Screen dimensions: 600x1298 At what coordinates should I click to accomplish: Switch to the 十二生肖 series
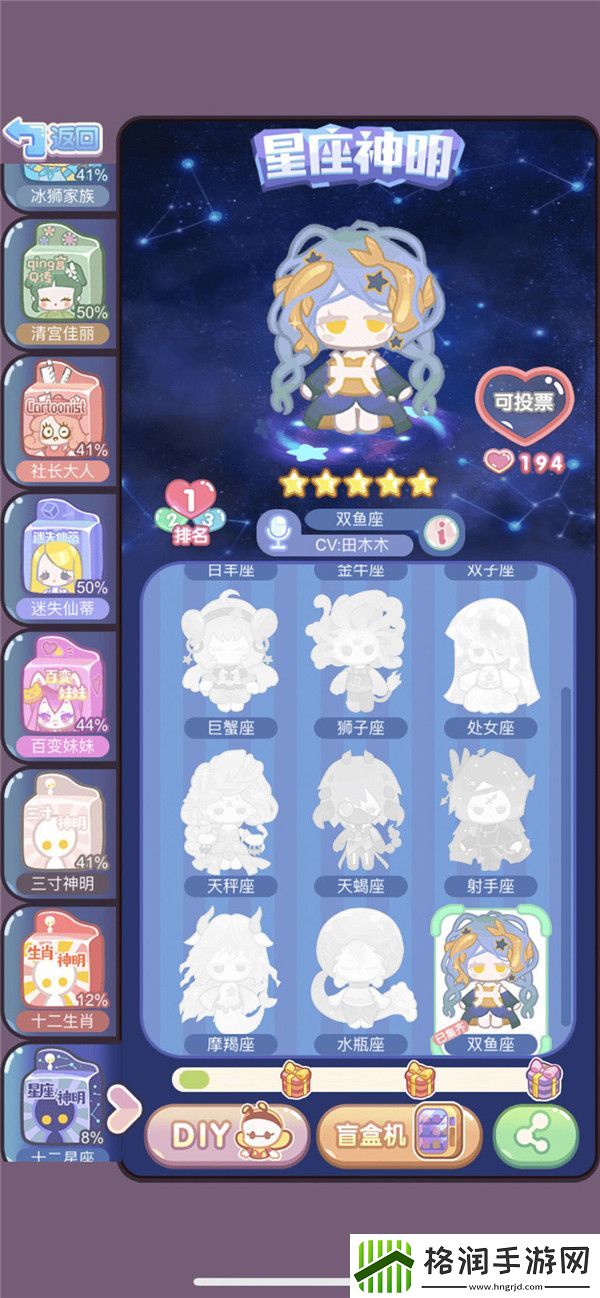62,970
